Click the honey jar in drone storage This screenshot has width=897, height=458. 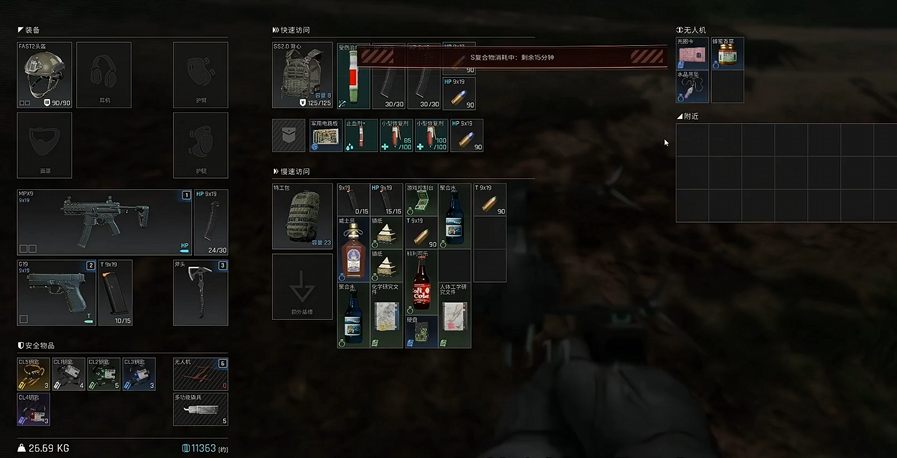click(x=727, y=54)
